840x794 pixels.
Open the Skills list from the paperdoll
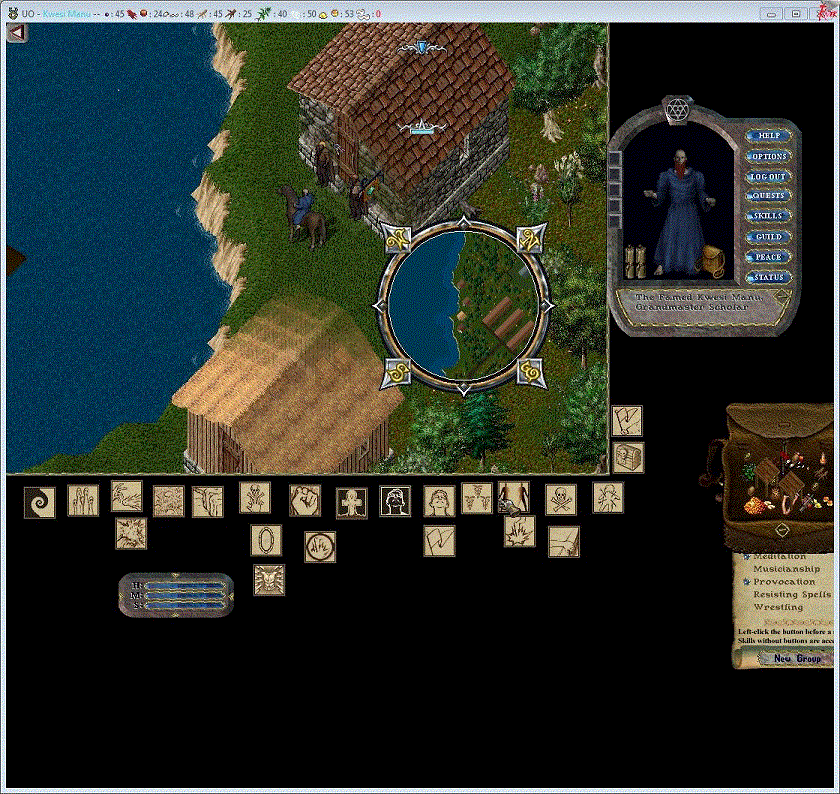(x=768, y=216)
